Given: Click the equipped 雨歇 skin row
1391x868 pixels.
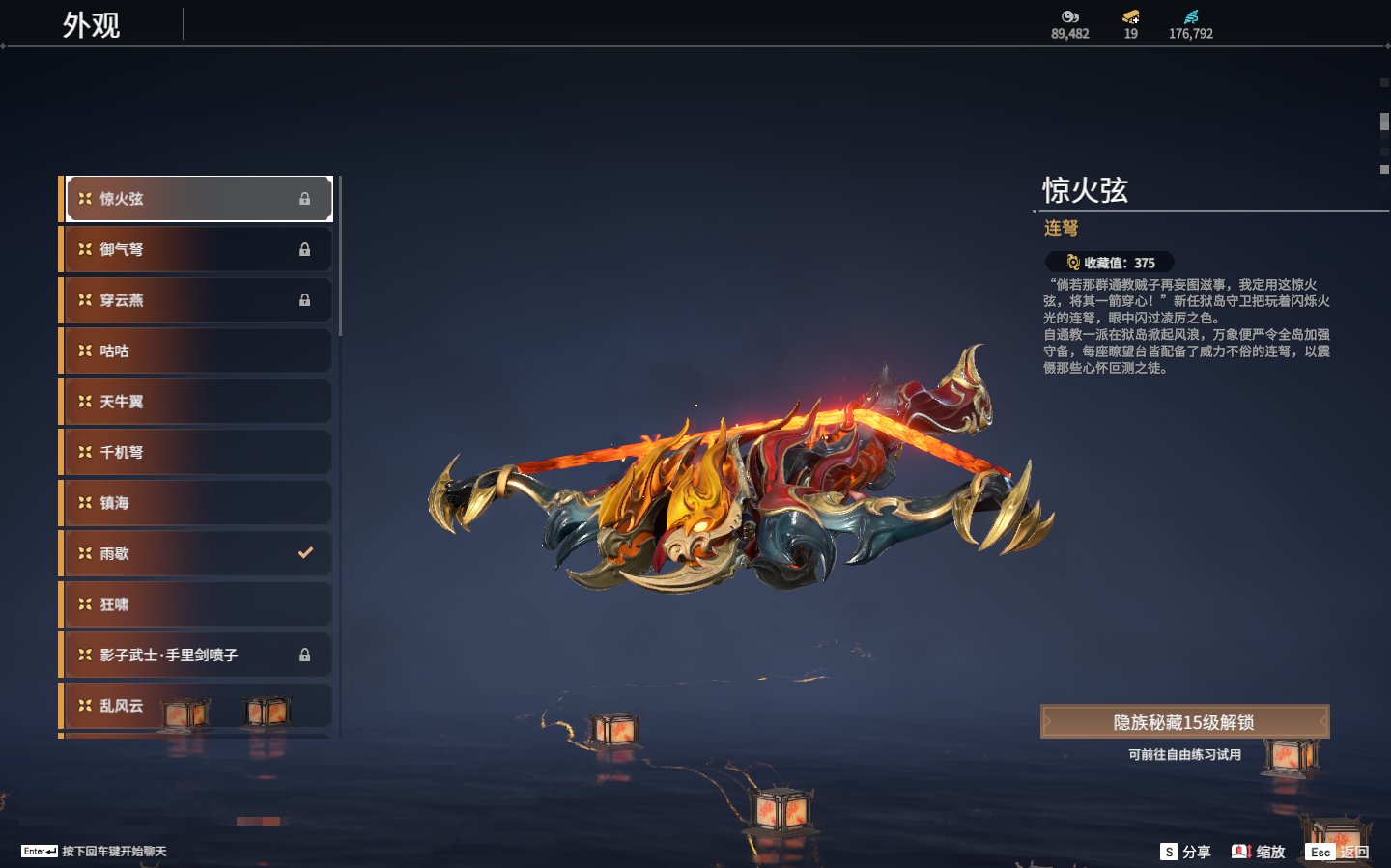Looking at the screenshot, I should [198, 553].
